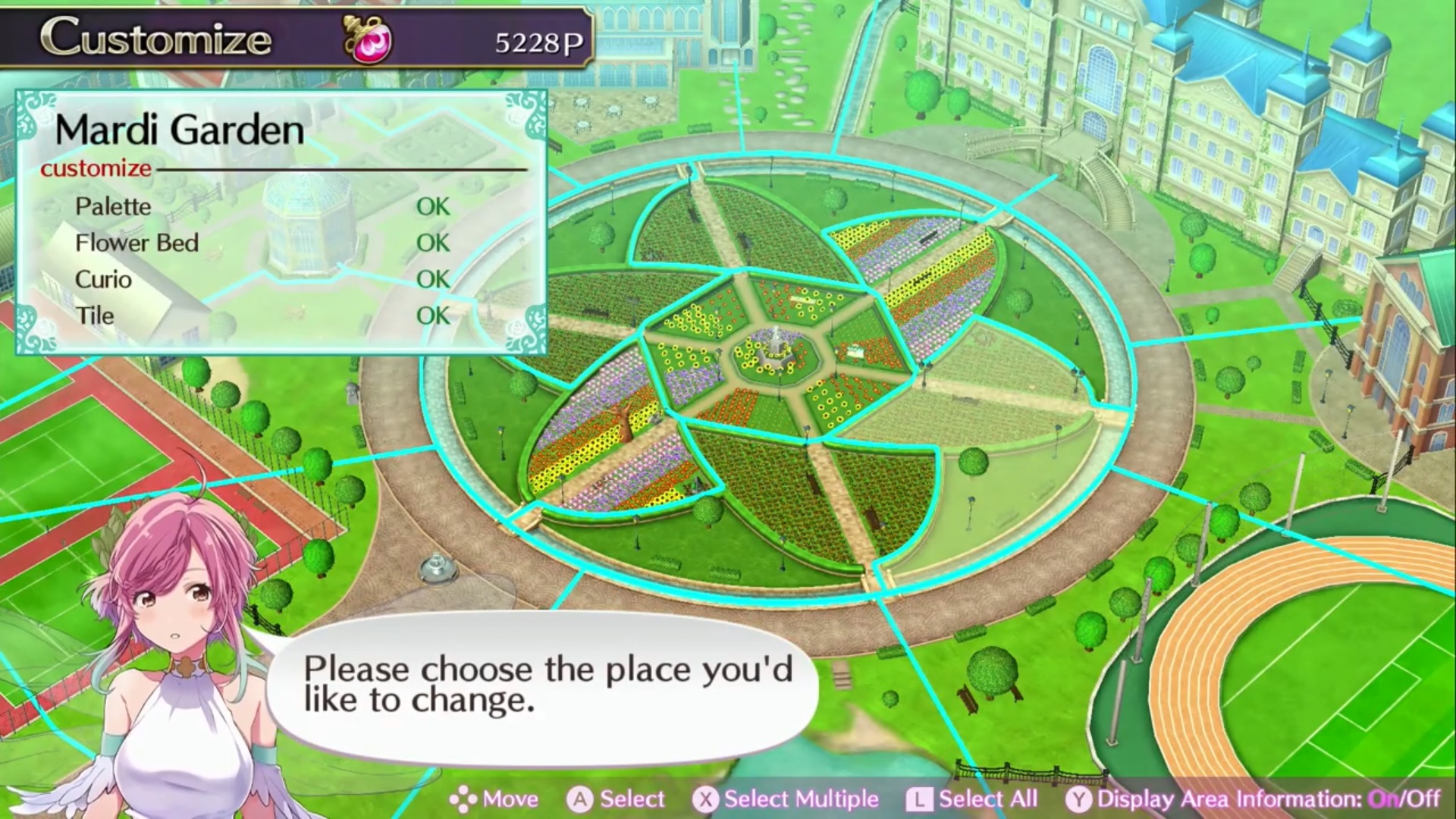This screenshot has width=1456, height=819.
Task: Click the D-pad Move icon
Action: click(x=462, y=799)
